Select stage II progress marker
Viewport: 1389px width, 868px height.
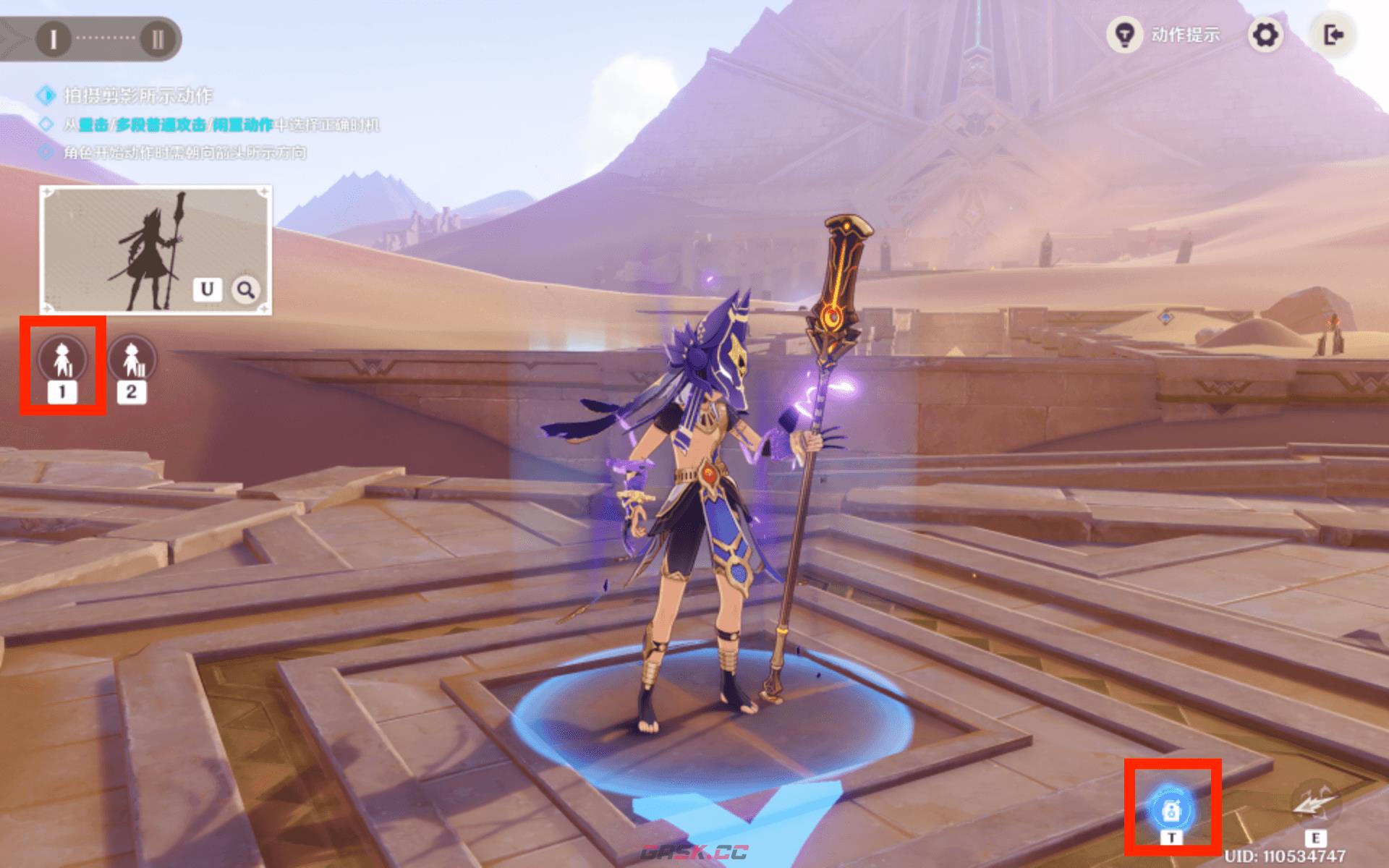157,38
